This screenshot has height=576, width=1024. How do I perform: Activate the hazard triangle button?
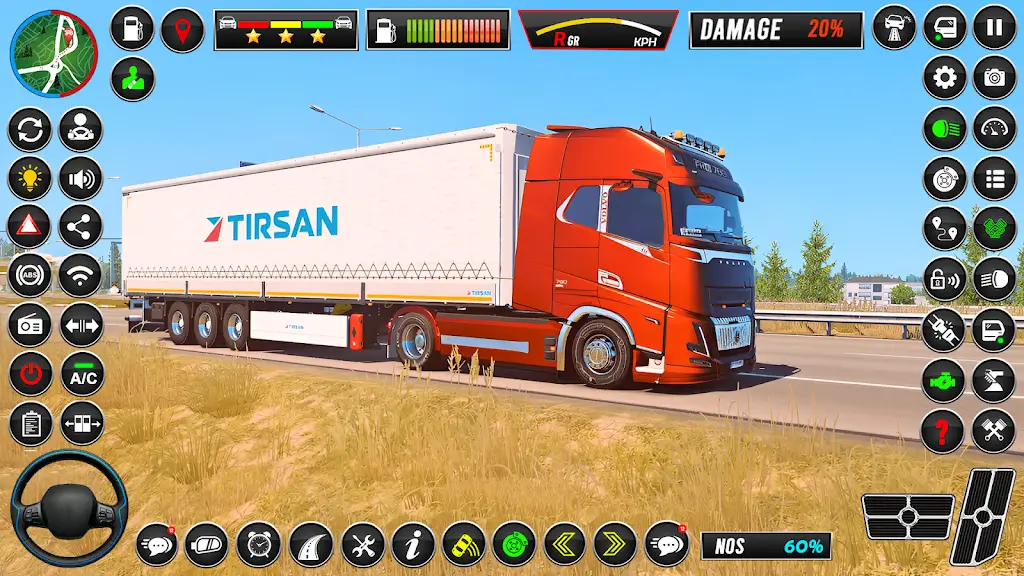(x=30, y=227)
